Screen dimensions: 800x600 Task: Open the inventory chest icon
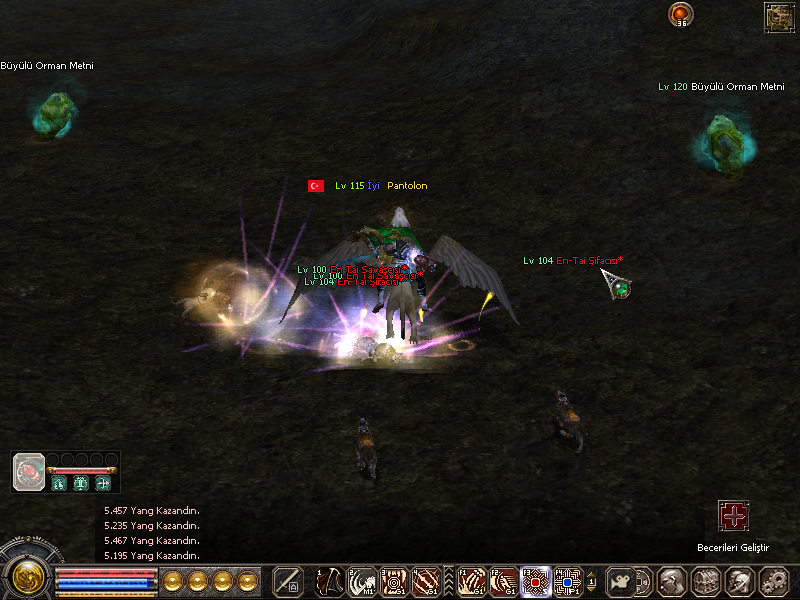(x=706, y=581)
